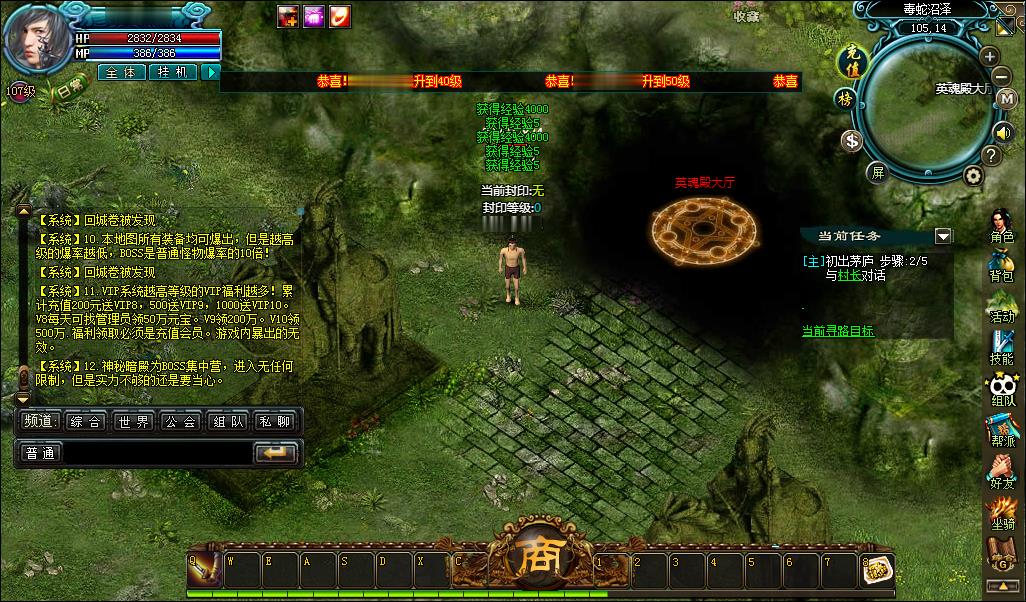The image size is (1026, 602).
Task: Open the world map with the M button
Action: point(1007,98)
